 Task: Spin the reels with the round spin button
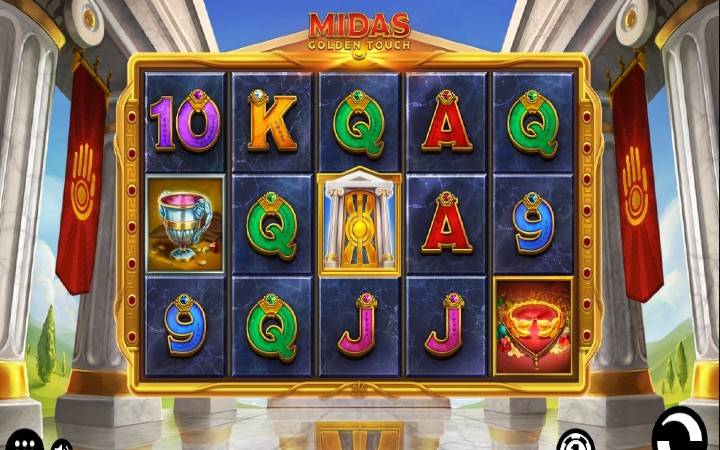coord(682,432)
